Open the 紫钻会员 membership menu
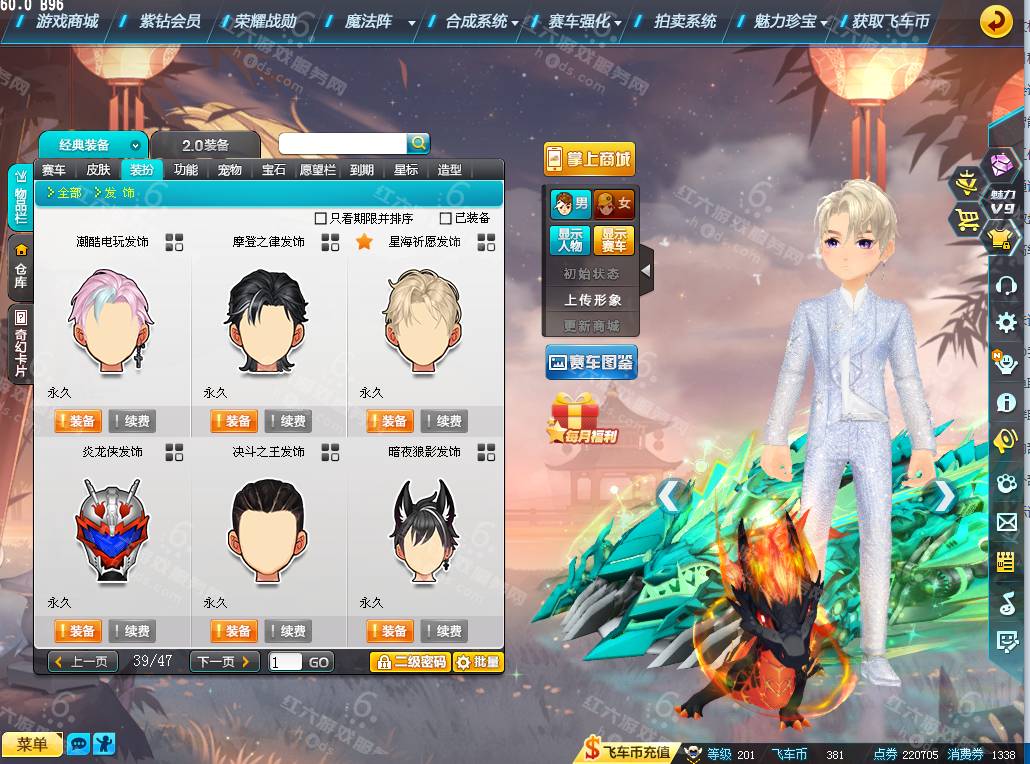The height and width of the screenshot is (764, 1030). pos(169,21)
